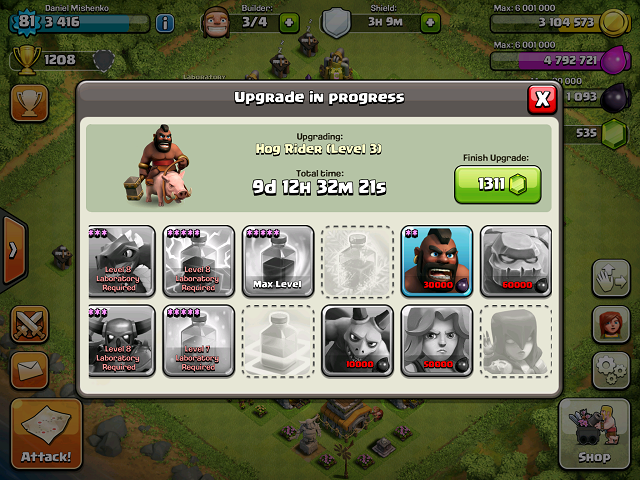This screenshot has height=480, width=640.
Task: Open the mail envelope inbox
Action: tap(29, 370)
